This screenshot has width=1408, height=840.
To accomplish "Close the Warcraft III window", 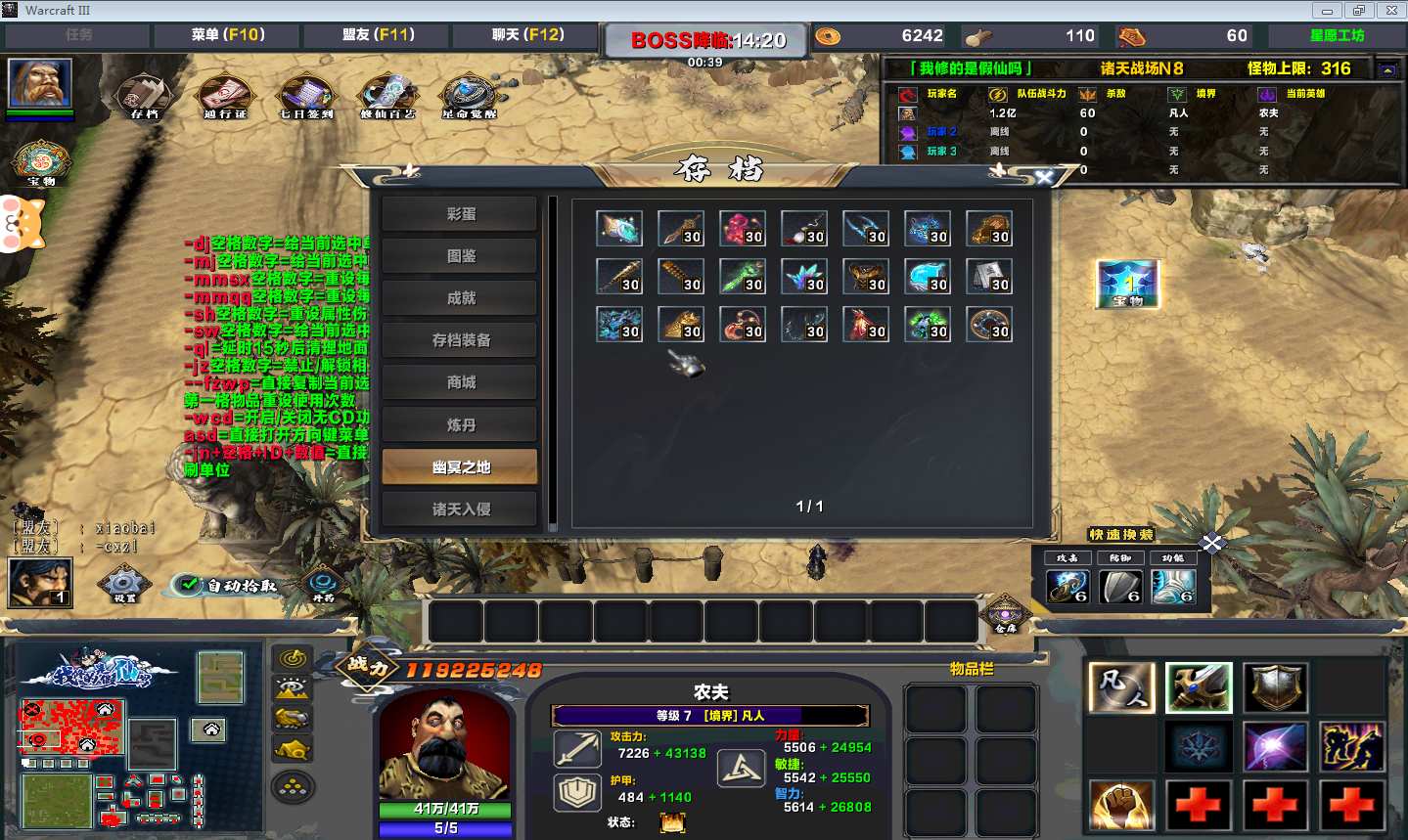I will (x=1391, y=11).
